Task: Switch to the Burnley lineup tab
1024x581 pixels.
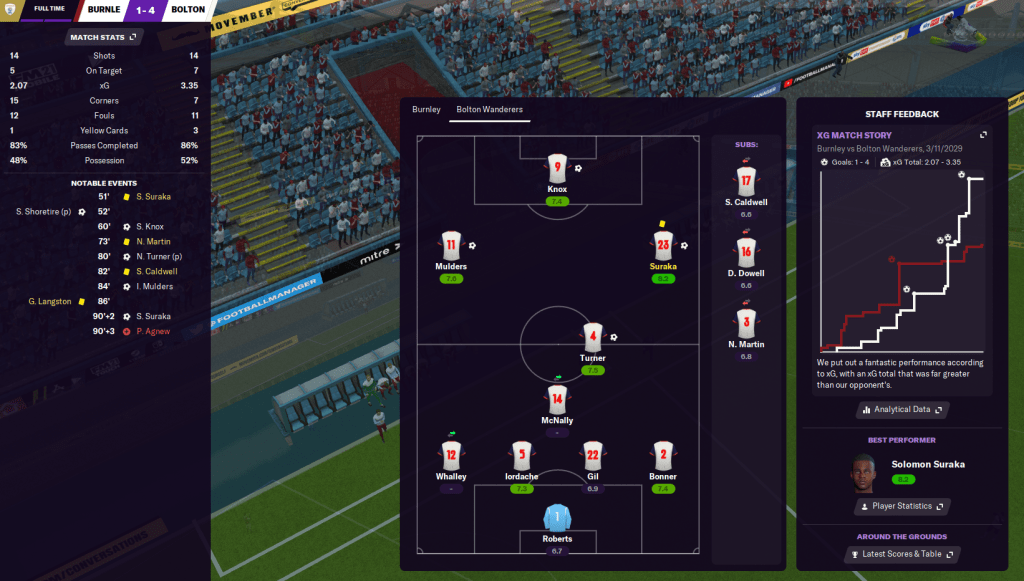Action: 426,109
